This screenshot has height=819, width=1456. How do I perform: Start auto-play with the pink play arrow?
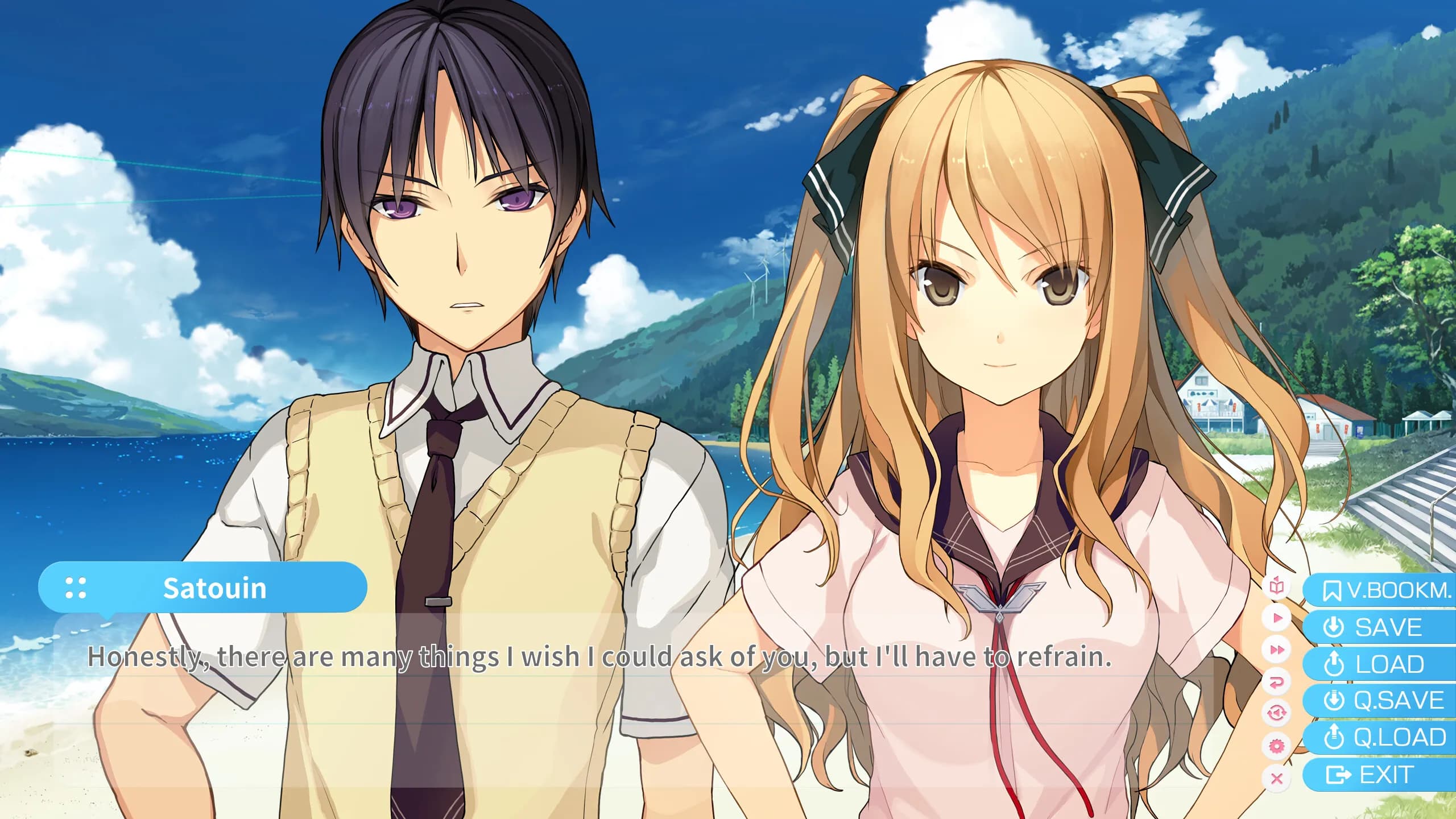[x=1277, y=618]
